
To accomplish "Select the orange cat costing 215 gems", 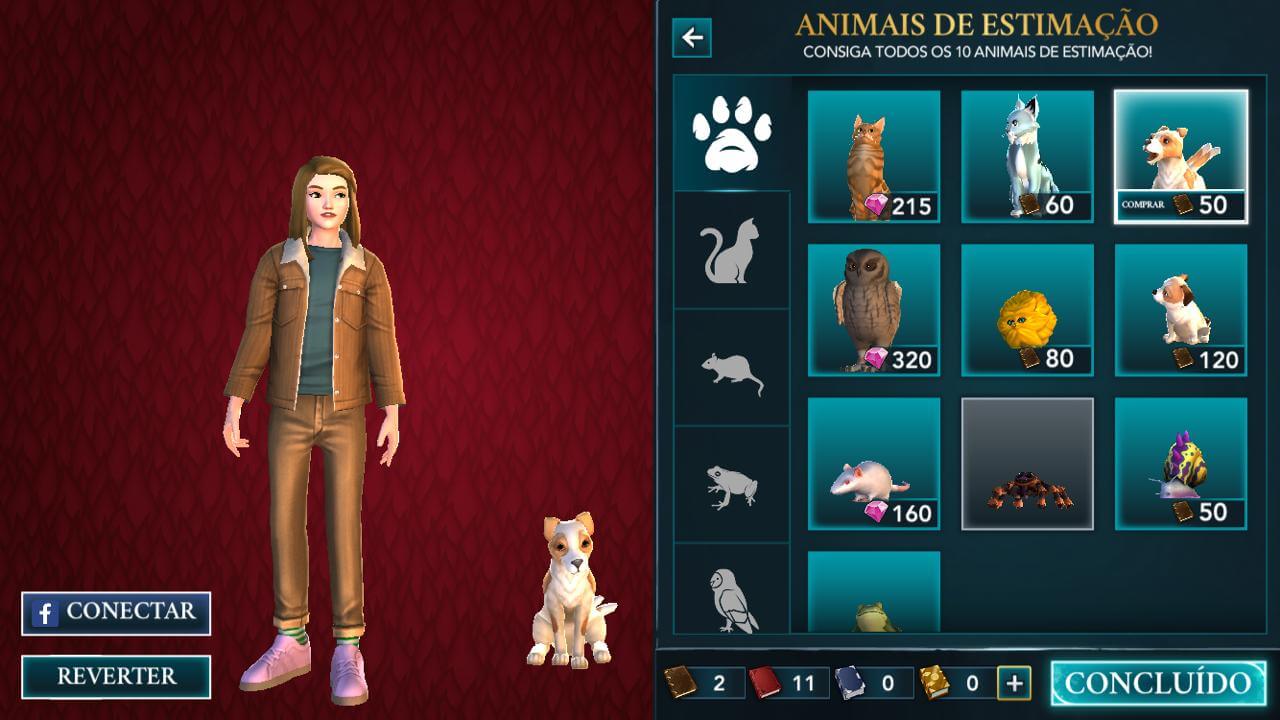I will (874, 156).
